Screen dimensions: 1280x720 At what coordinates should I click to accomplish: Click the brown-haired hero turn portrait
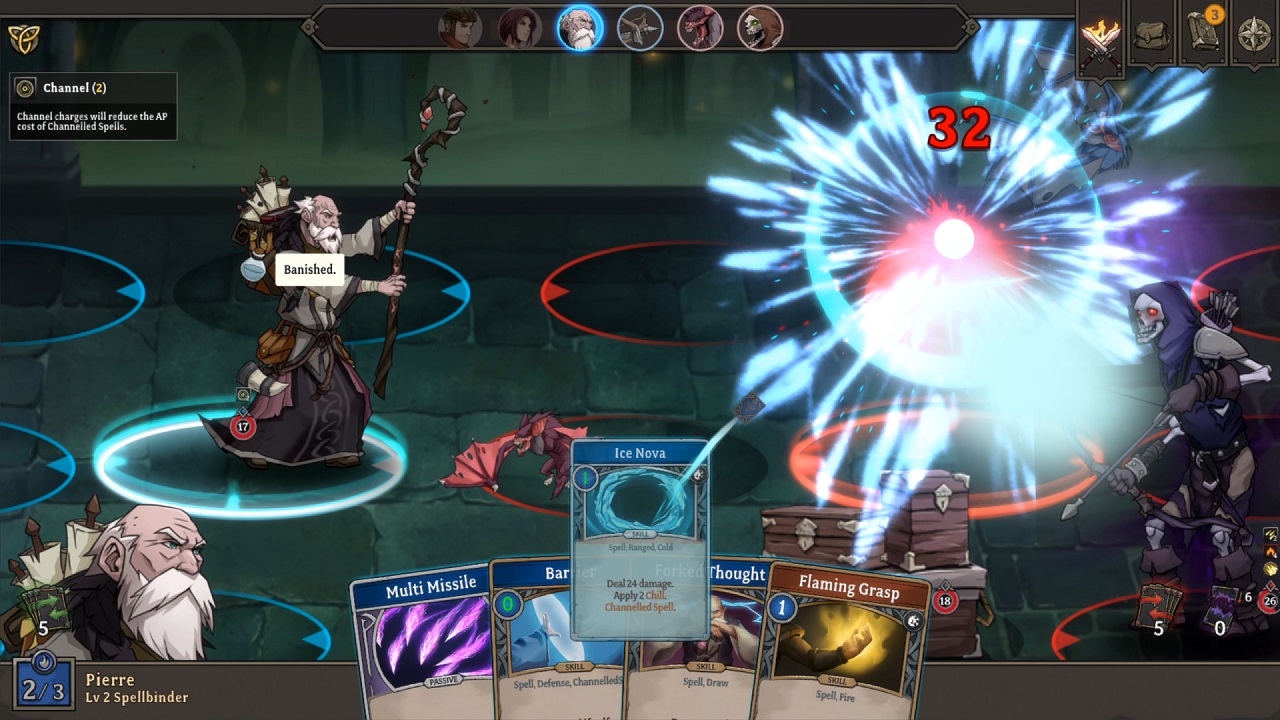(x=460, y=28)
